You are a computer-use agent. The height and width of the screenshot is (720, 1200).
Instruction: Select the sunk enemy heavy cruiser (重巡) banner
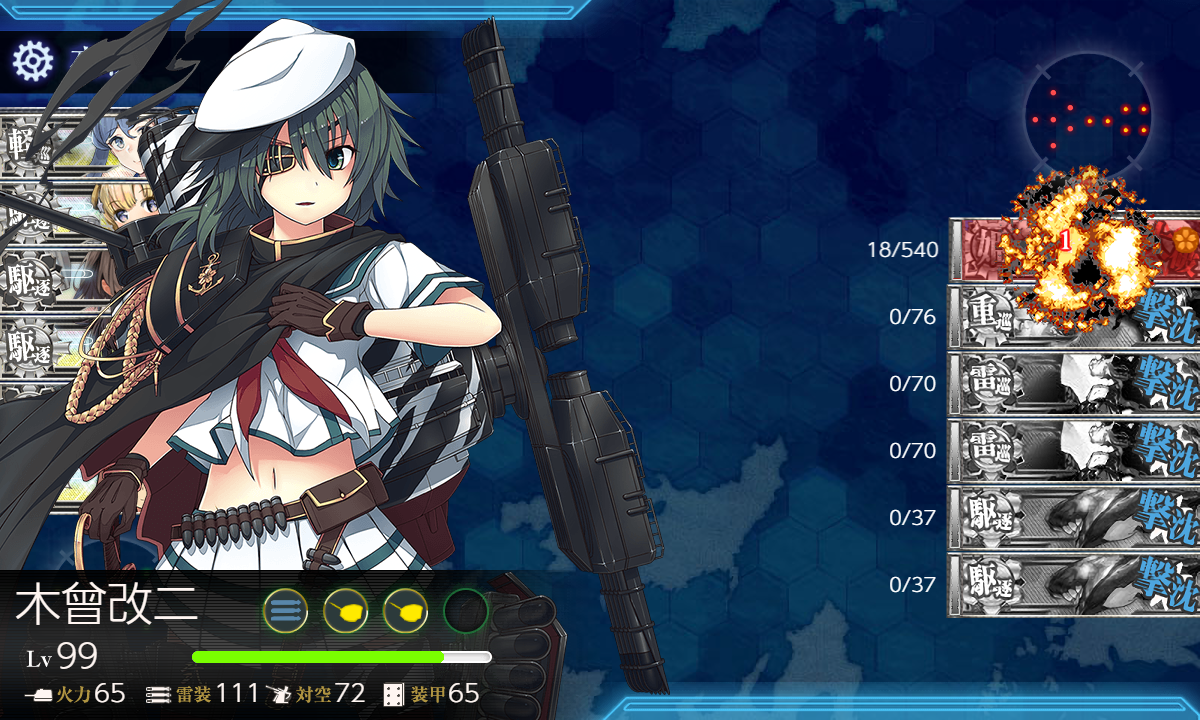point(1075,316)
